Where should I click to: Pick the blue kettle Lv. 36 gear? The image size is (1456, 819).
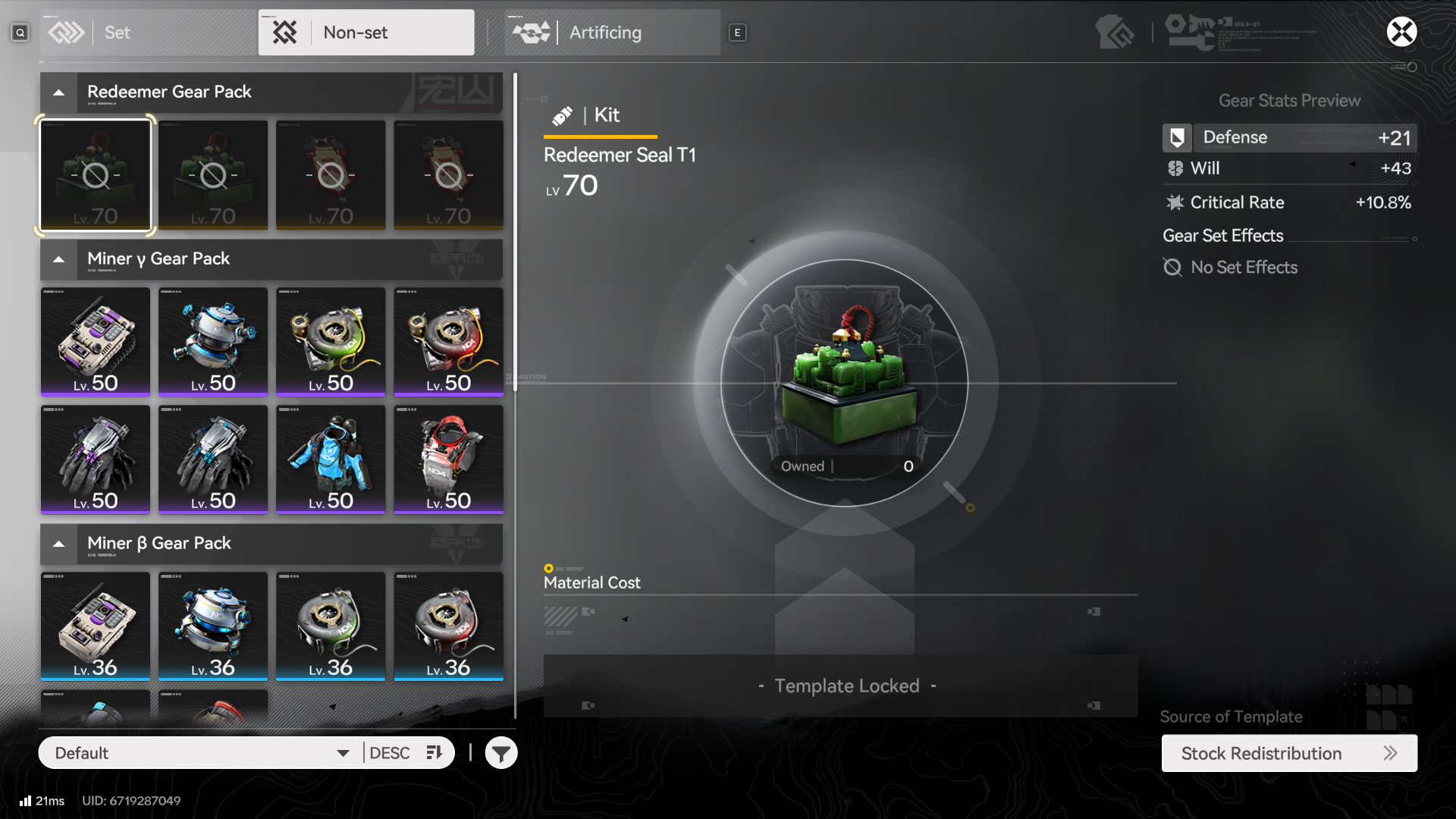tap(213, 626)
